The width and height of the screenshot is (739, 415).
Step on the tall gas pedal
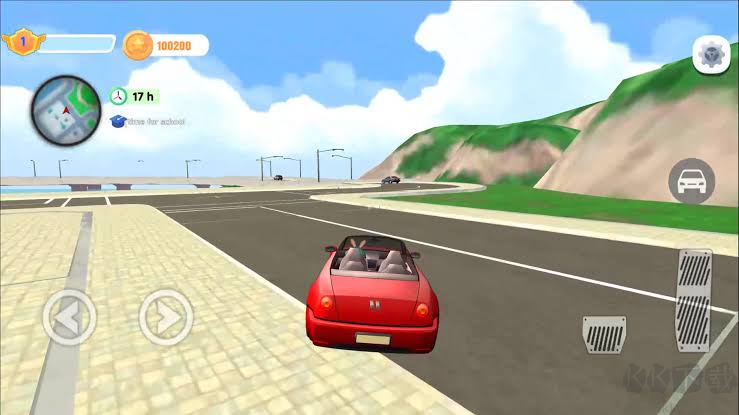click(x=694, y=299)
